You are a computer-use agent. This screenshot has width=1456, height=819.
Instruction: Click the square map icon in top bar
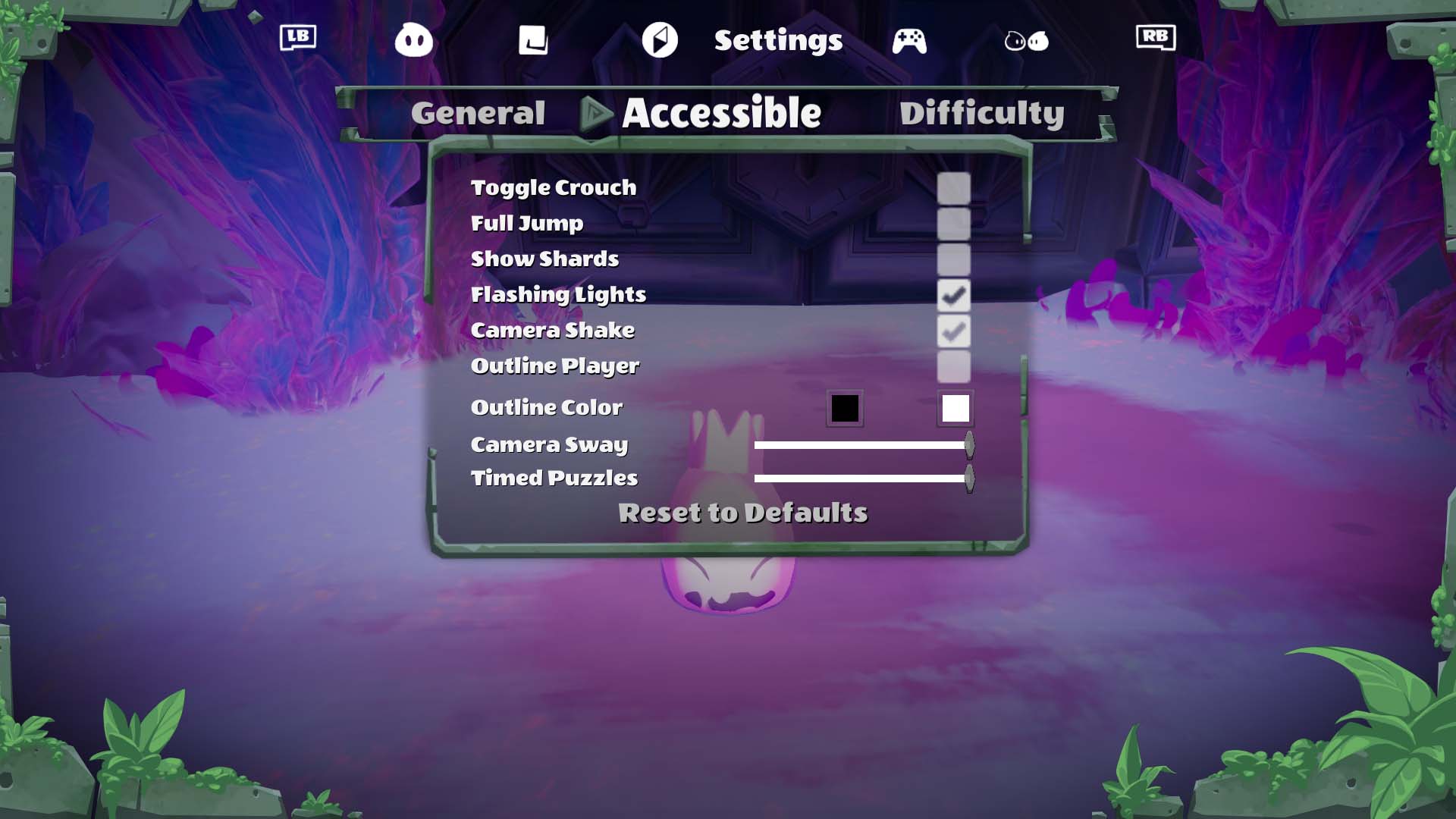(x=533, y=40)
